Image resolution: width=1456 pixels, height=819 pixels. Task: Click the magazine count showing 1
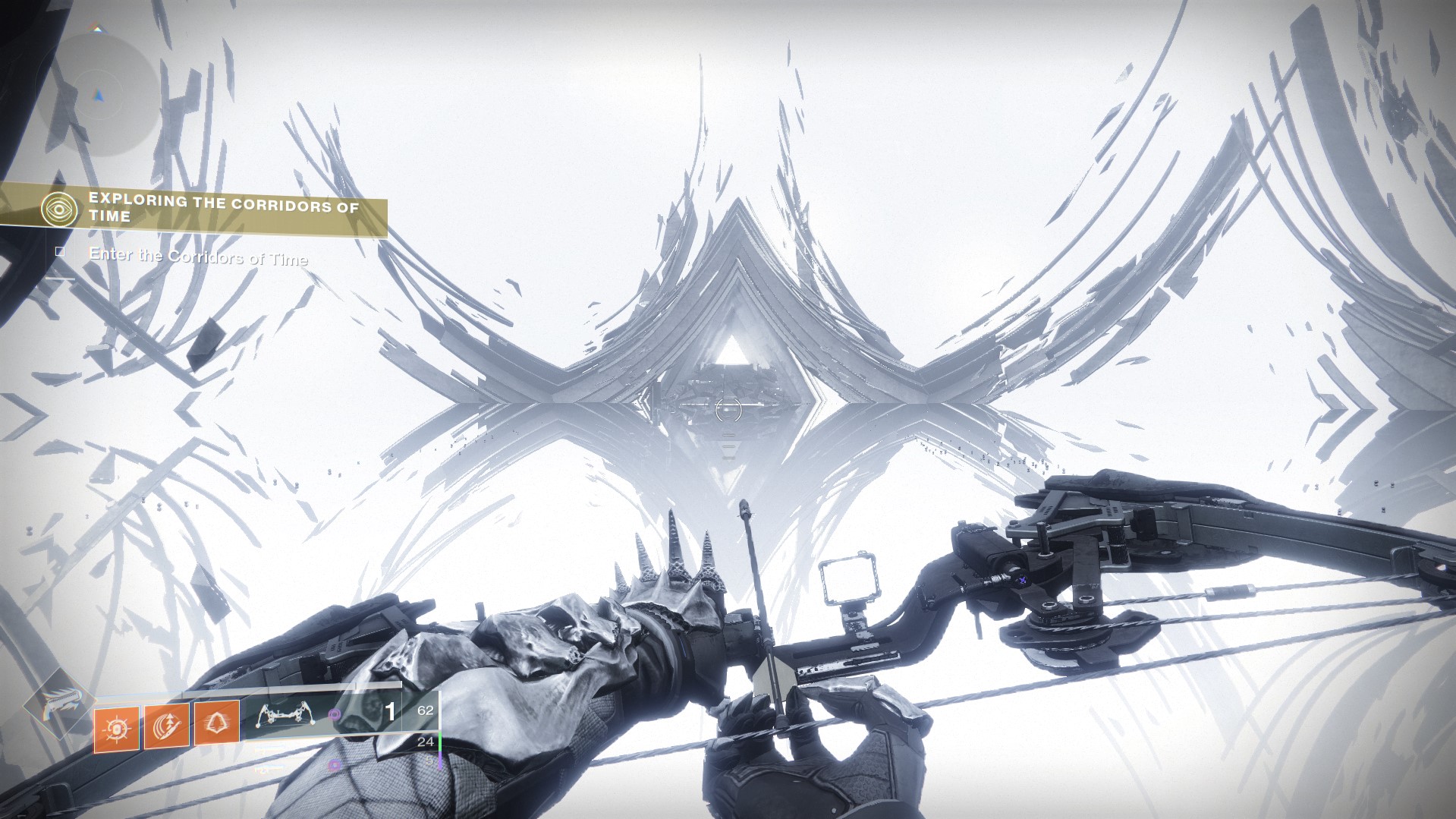point(388,712)
